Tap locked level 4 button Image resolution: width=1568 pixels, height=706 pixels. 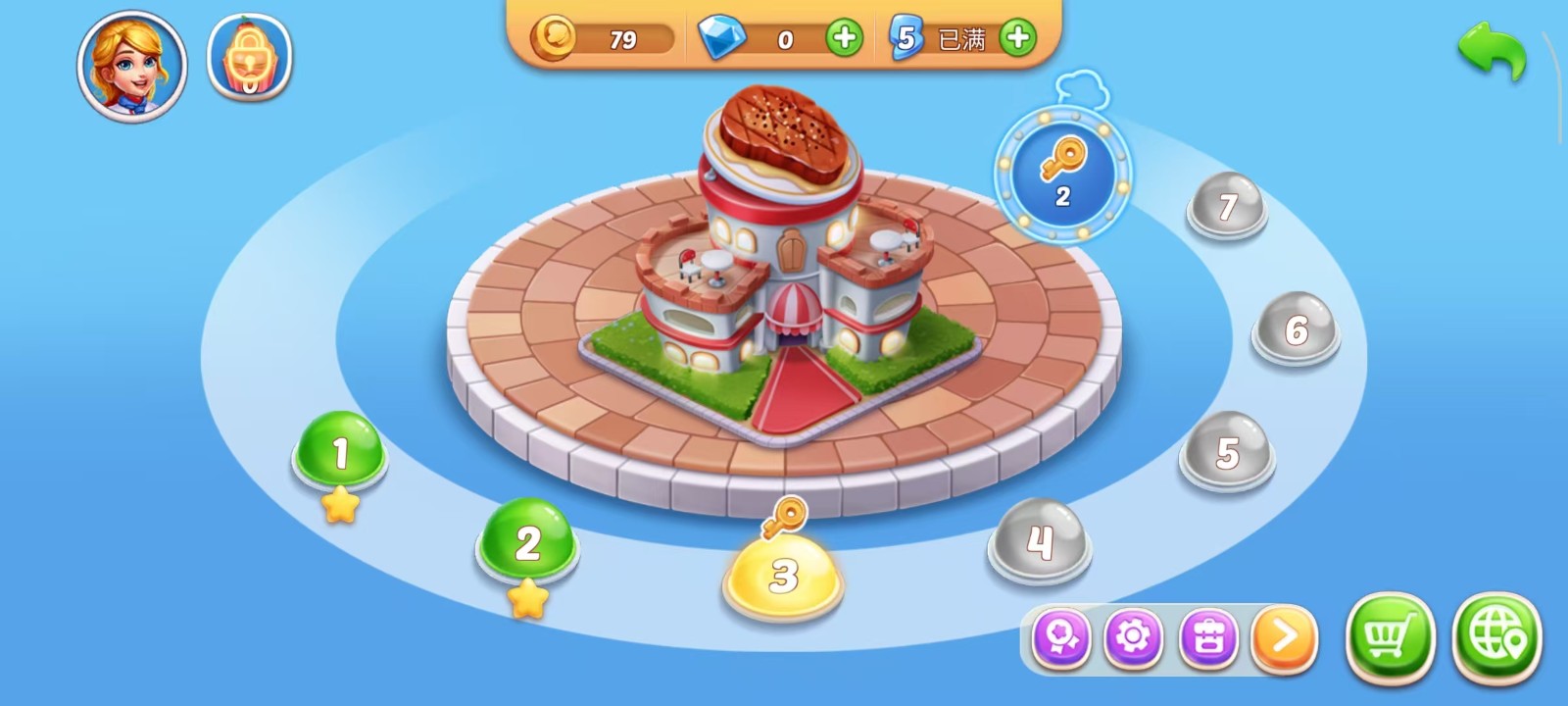[x=1039, y=541]
